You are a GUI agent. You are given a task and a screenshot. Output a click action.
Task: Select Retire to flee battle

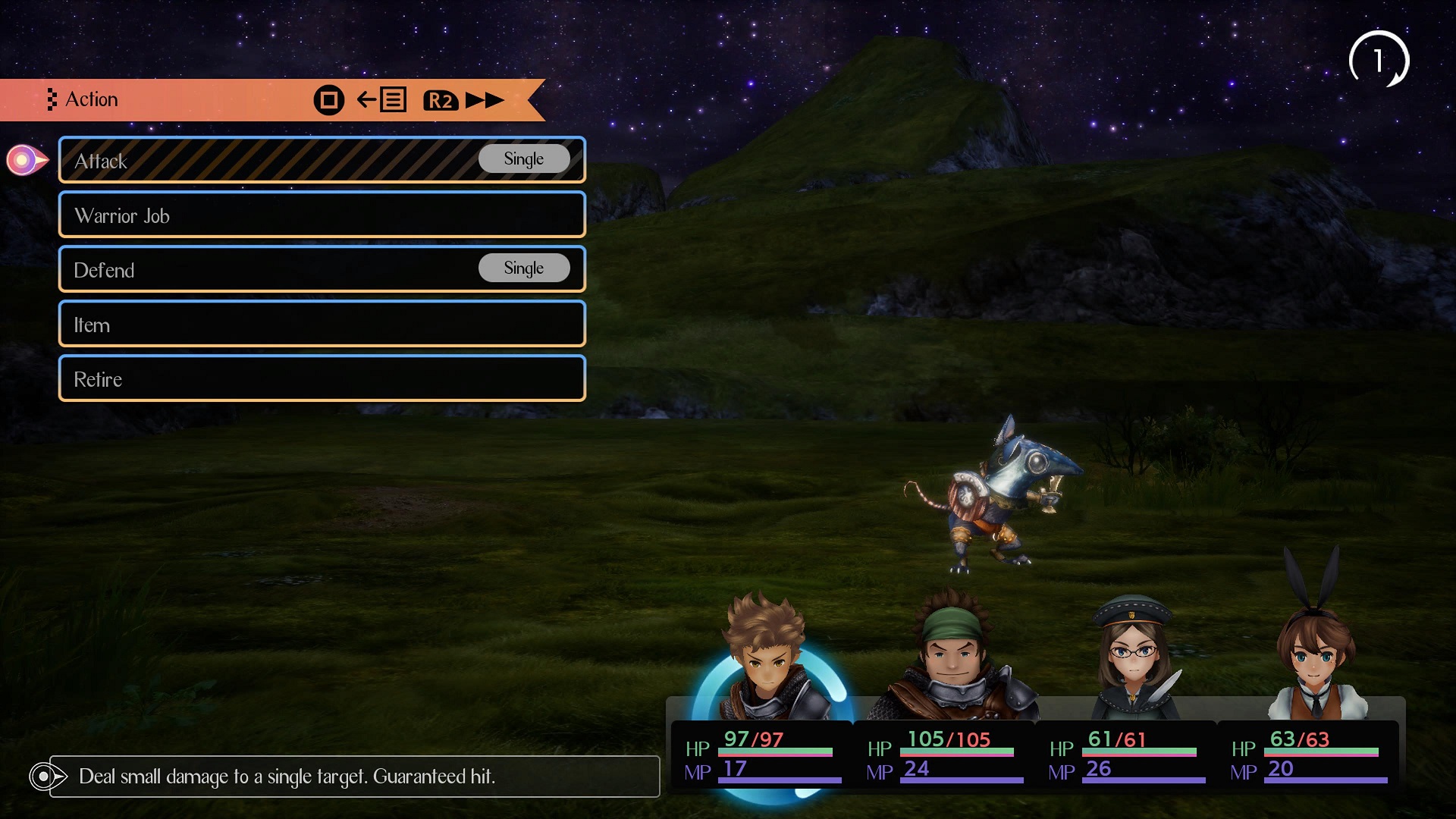pyautogui.click(x=322, y=378)
